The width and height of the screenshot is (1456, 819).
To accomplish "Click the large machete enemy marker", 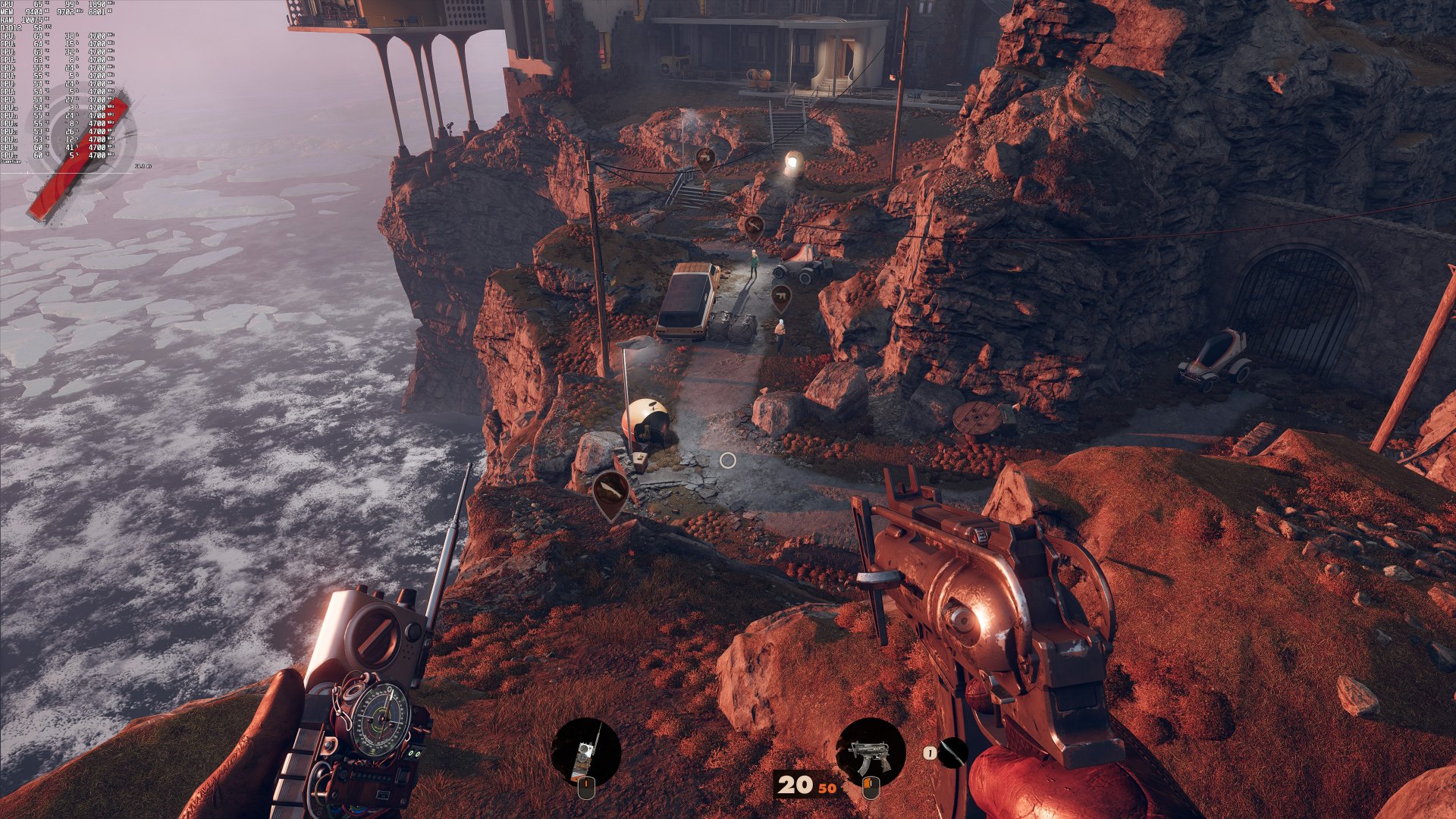I will pos(610,493).
